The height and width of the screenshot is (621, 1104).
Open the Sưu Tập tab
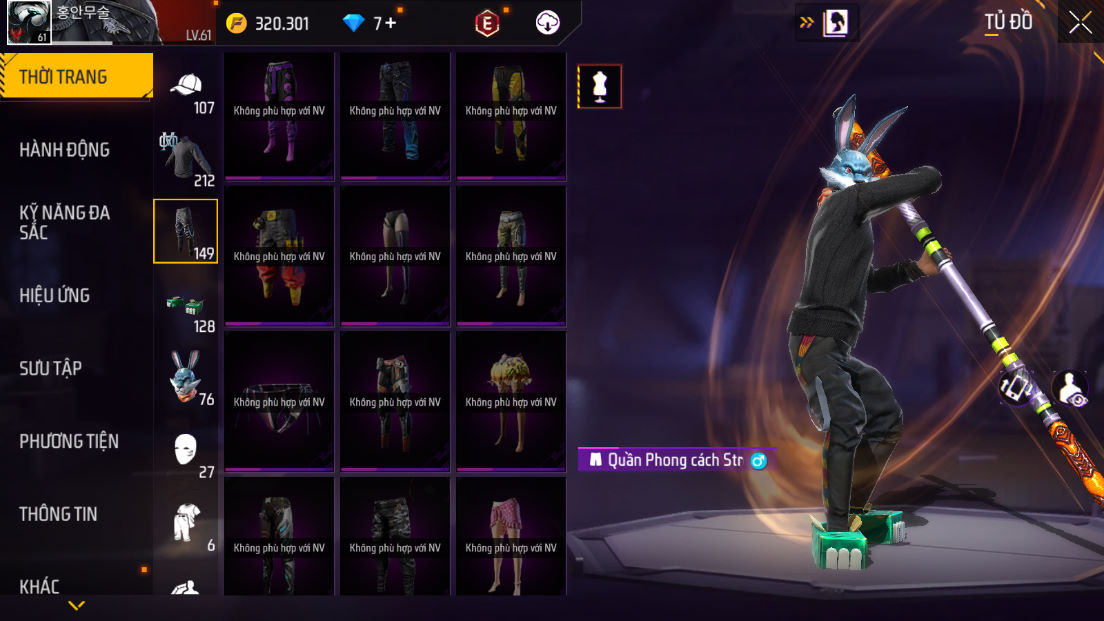[50, 369]
